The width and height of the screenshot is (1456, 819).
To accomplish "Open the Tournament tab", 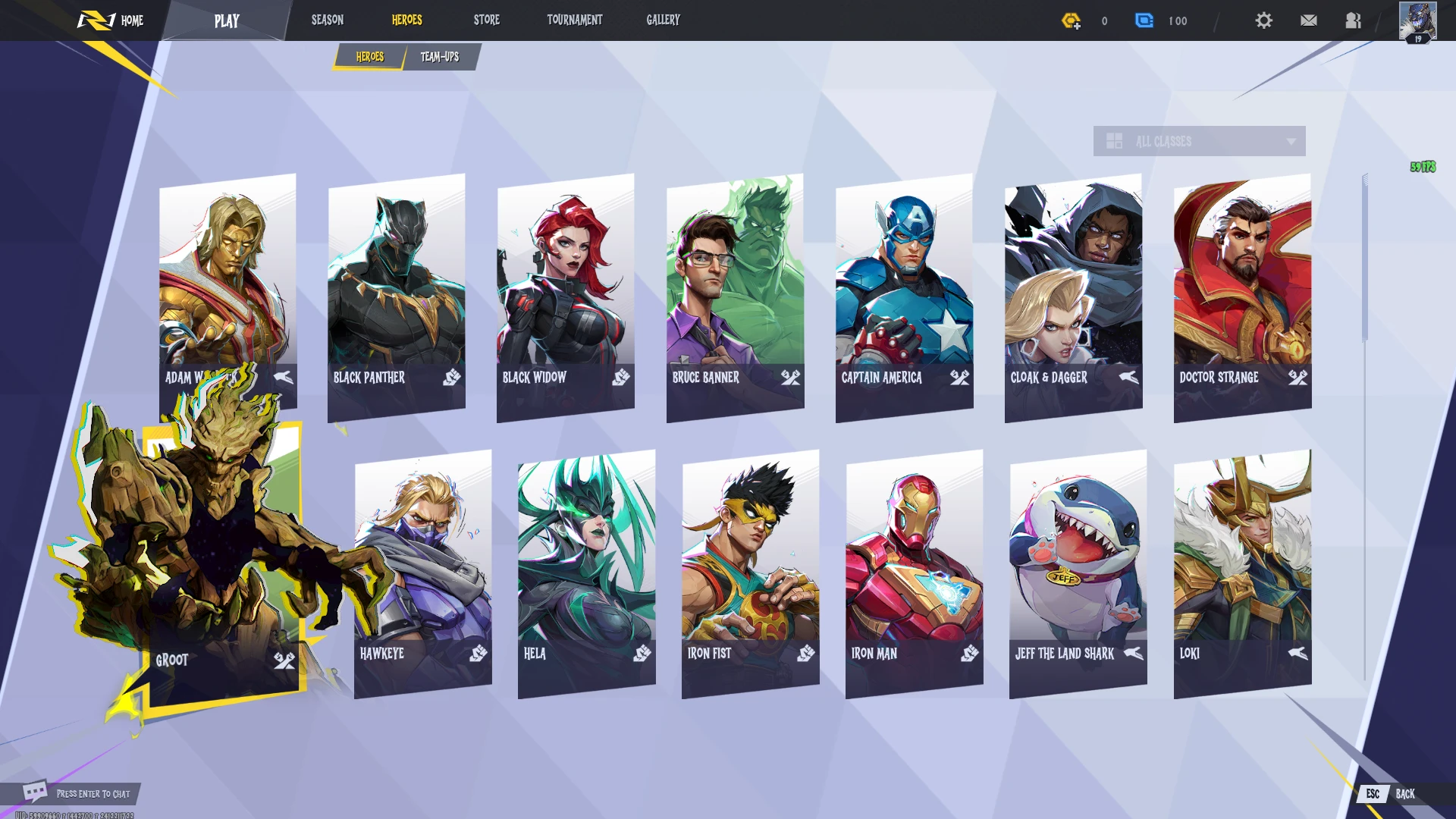I will [575, 20].
